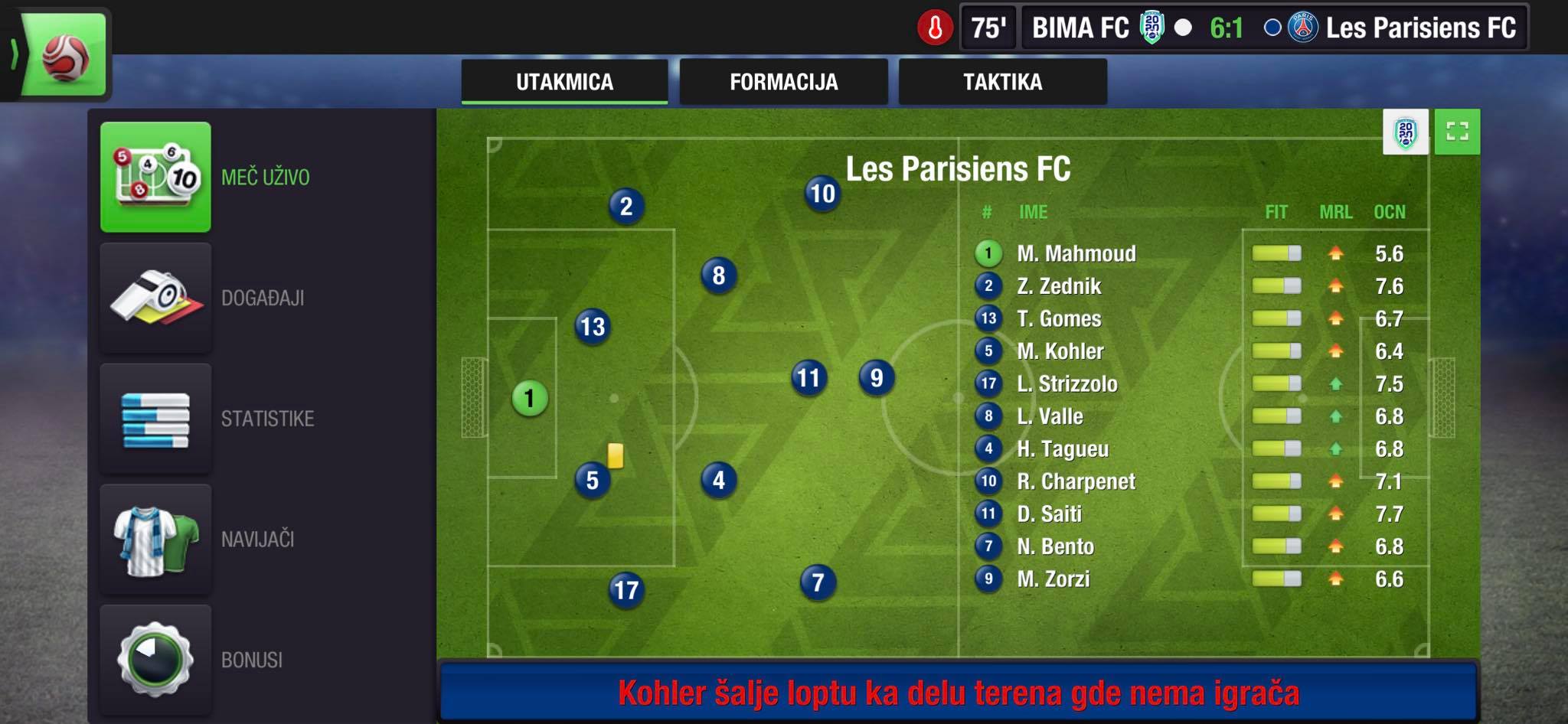The image size is (1568, 724).
Task: Select M. Mahmoud in the player list
Action: point(1076,253)
